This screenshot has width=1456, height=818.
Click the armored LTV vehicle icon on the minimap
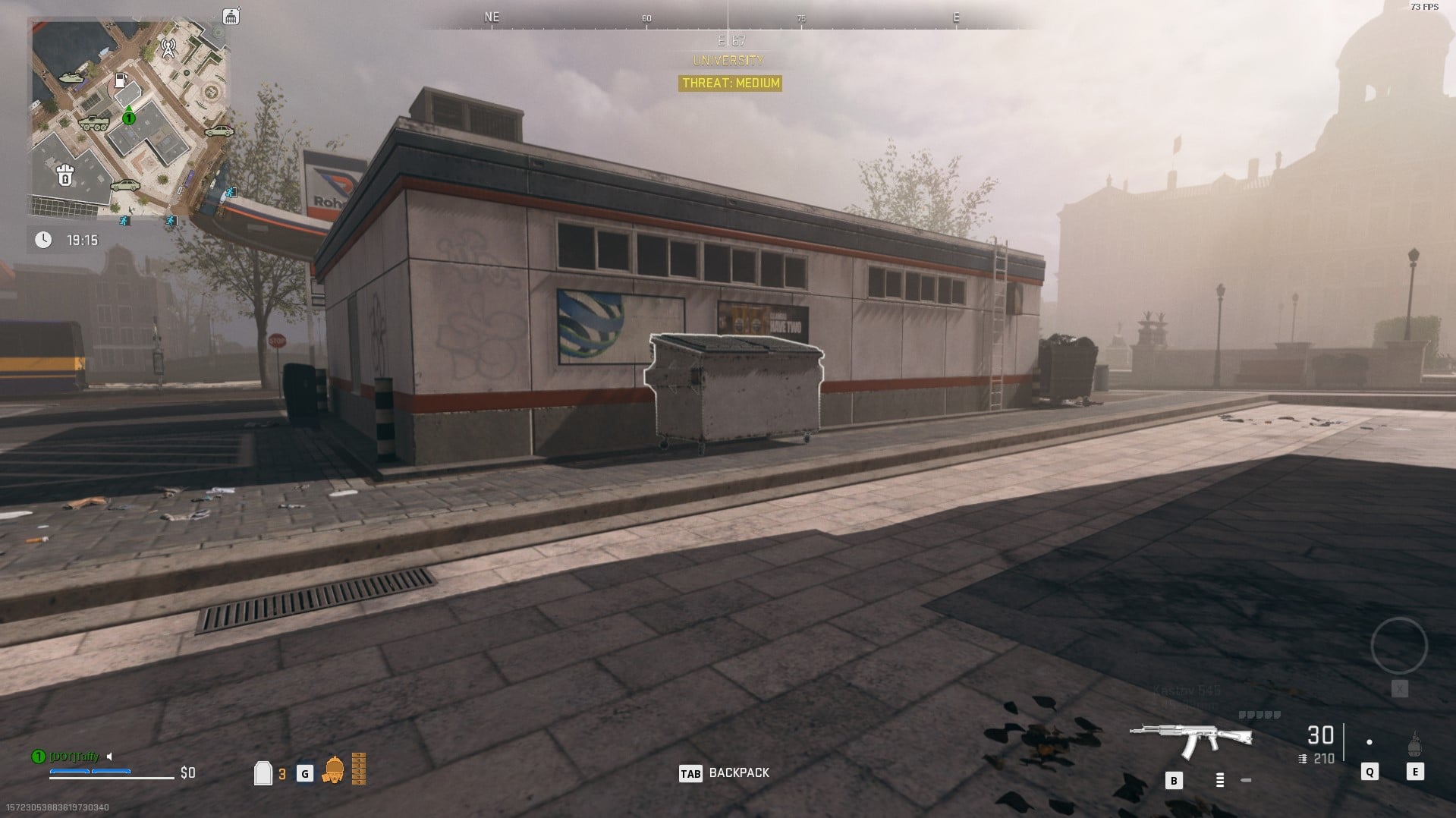point(95,123)
